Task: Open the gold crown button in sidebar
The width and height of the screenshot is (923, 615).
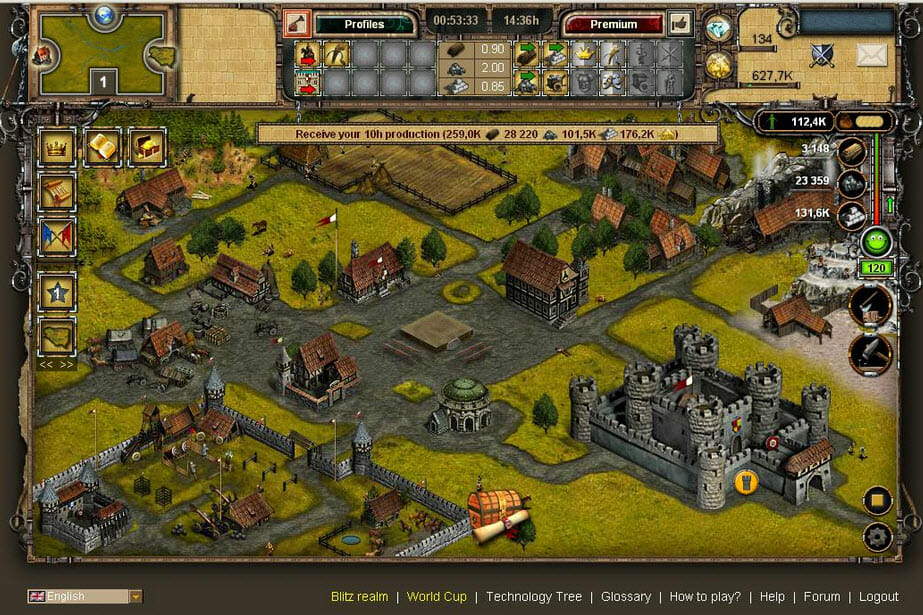Action: pyautogui.click(x=56, y=146)
